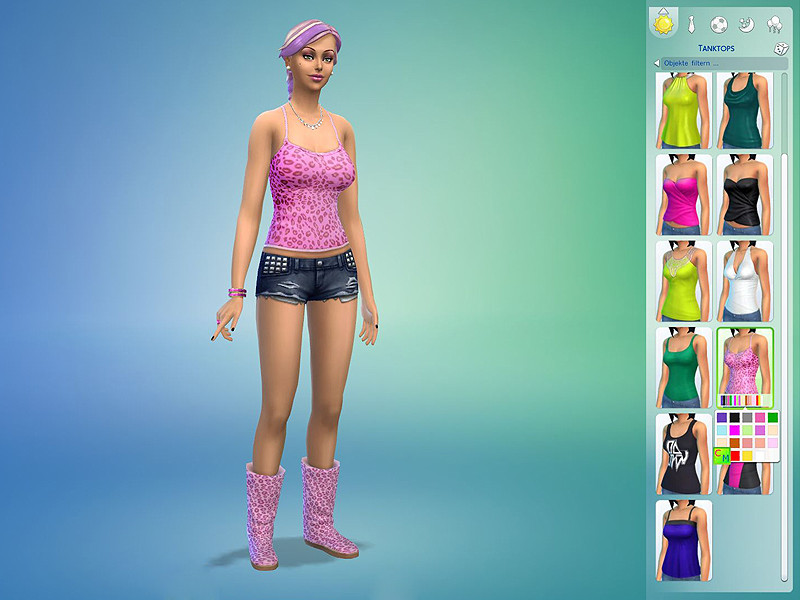Choose the yellow-green halter tank top
800x600 pixels.
pos(684,110)
